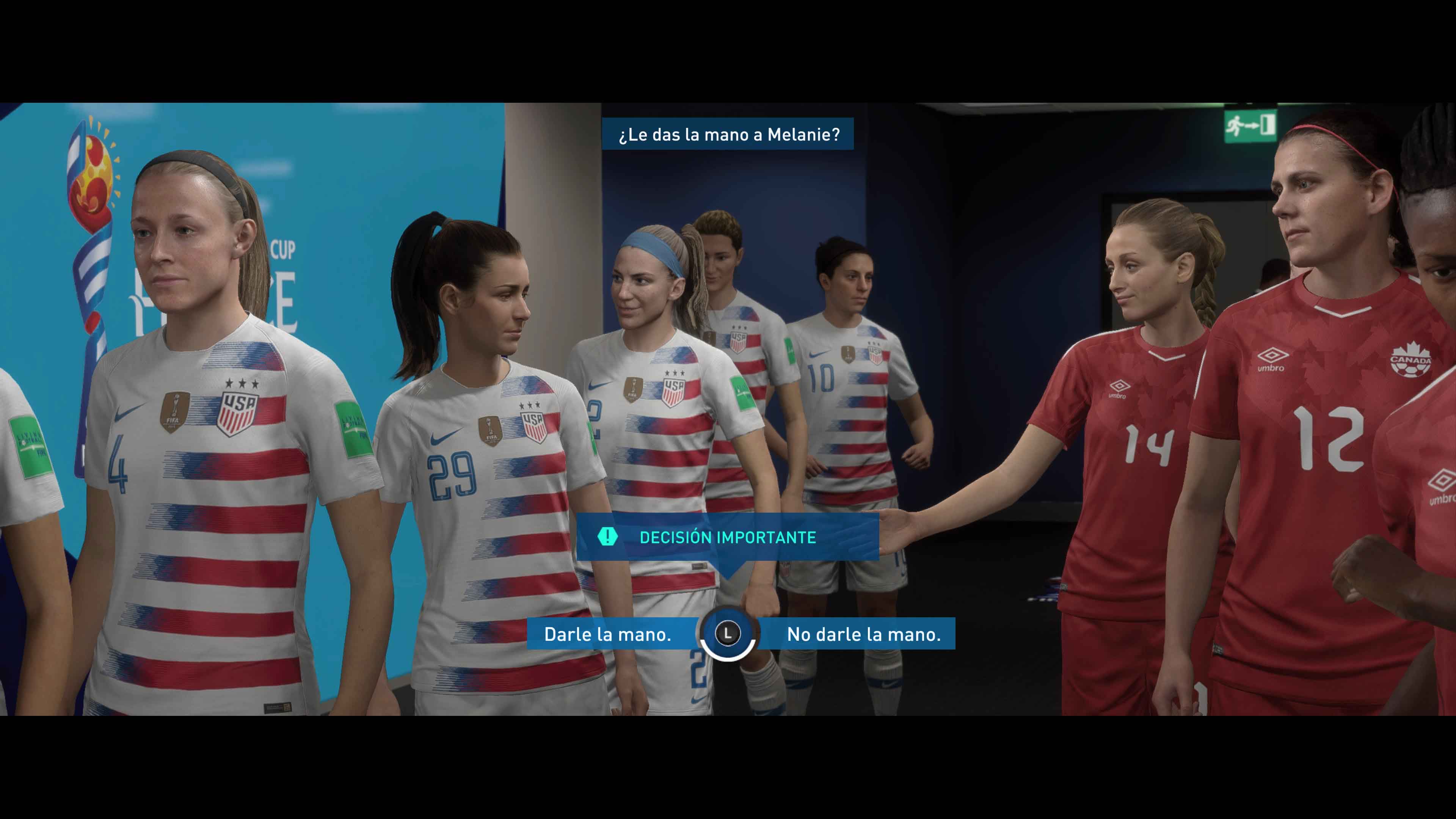
Task: Choose "Darle la mano." dialogue option
Action: pyautogui.click(x=607, y=634)
